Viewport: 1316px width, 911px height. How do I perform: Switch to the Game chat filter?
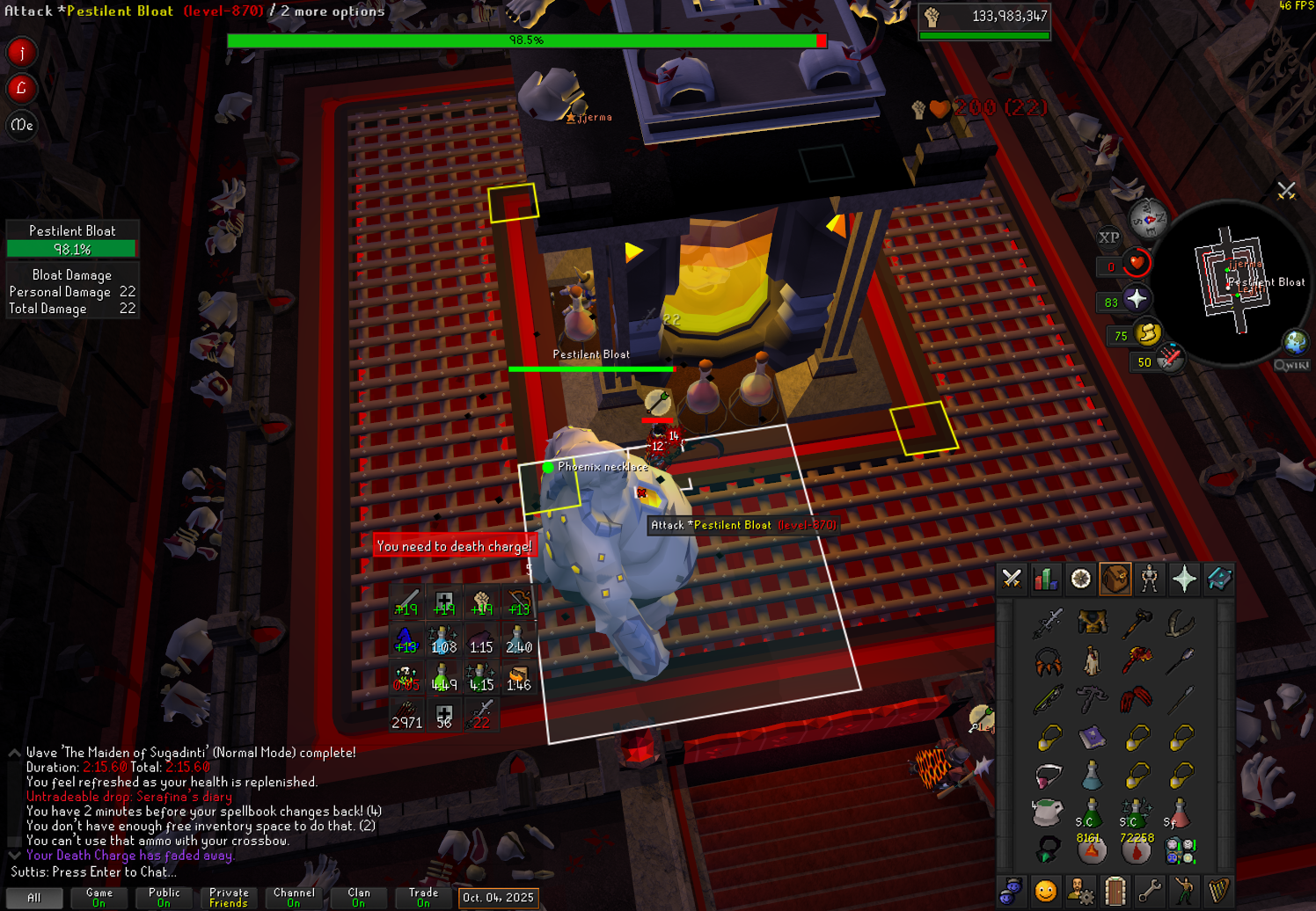pyautogui.click(x=99, y=897)
